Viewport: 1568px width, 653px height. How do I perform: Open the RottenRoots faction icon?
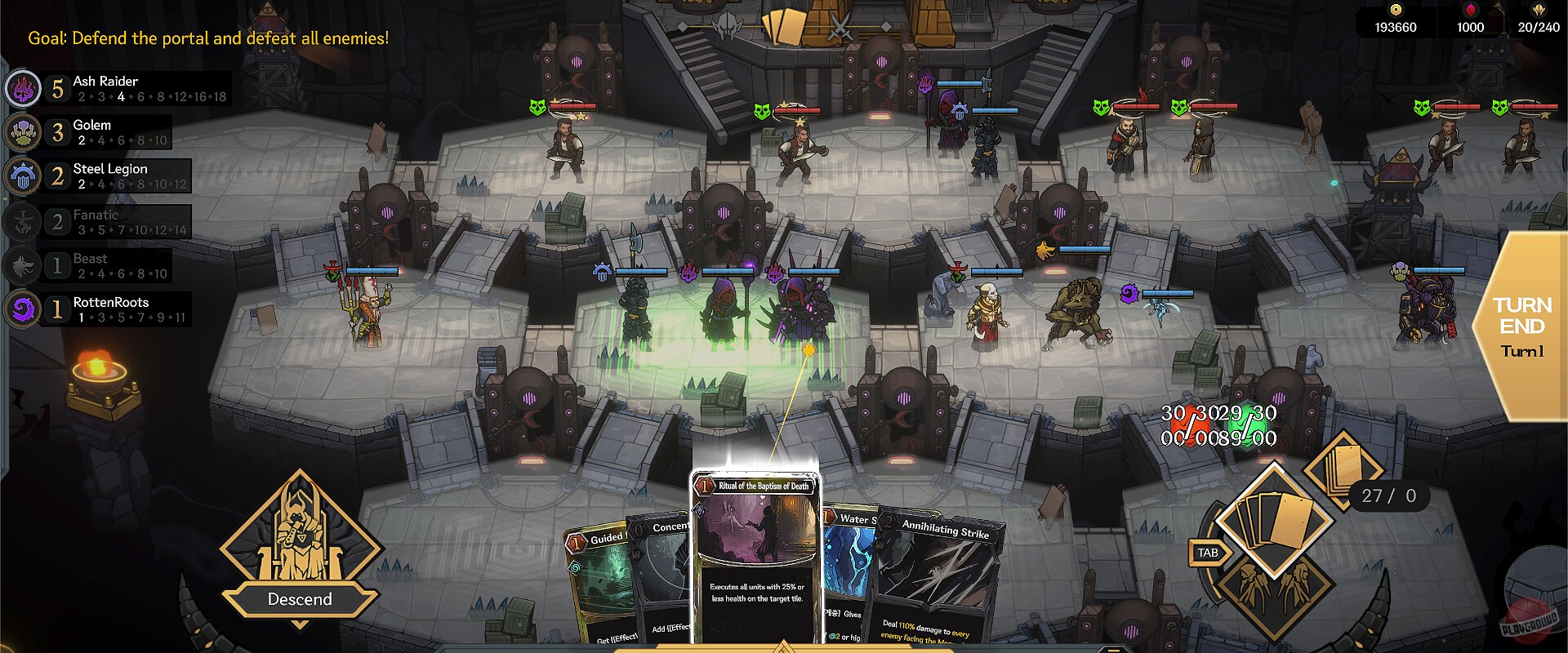coord(23,308)
